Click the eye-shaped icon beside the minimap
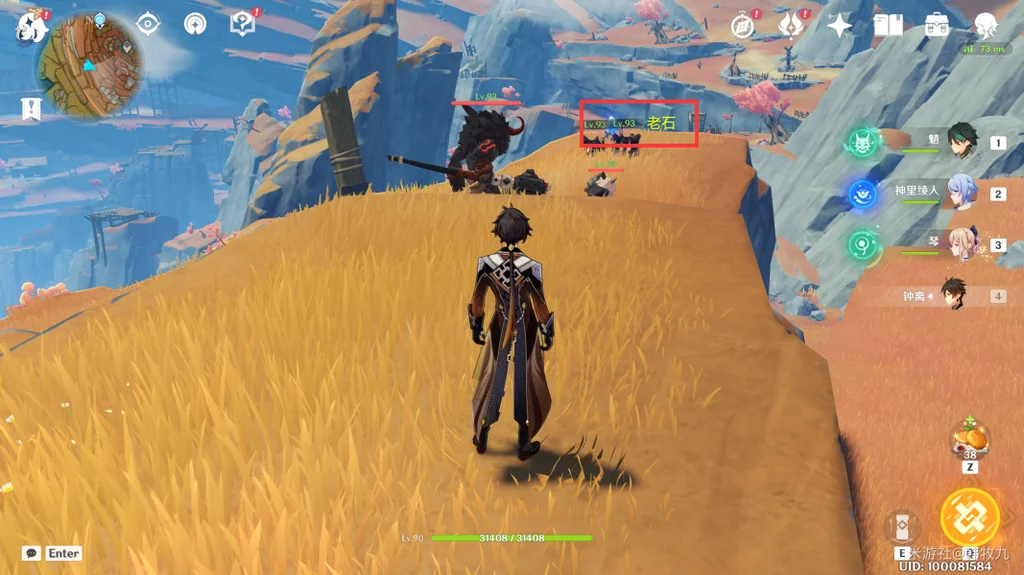 pos(148,23)
